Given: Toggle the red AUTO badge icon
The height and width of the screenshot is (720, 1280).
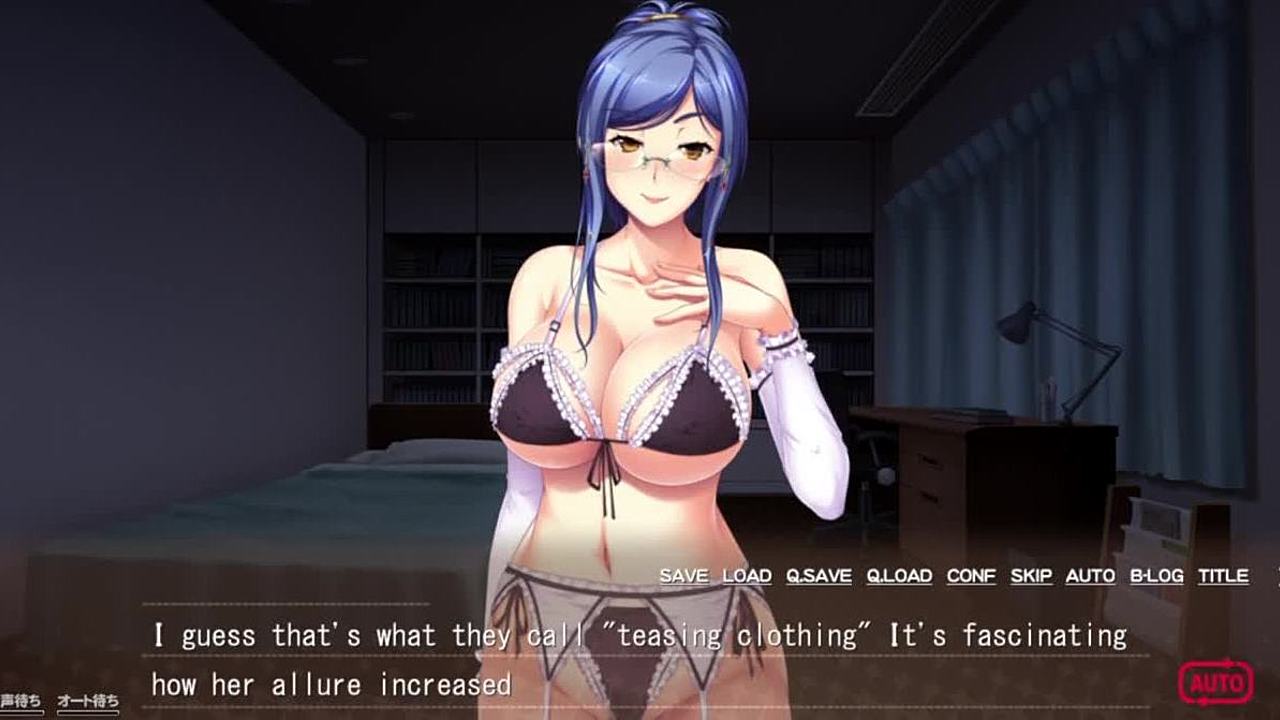Looking at the screenshot, I should (1215, 683).
